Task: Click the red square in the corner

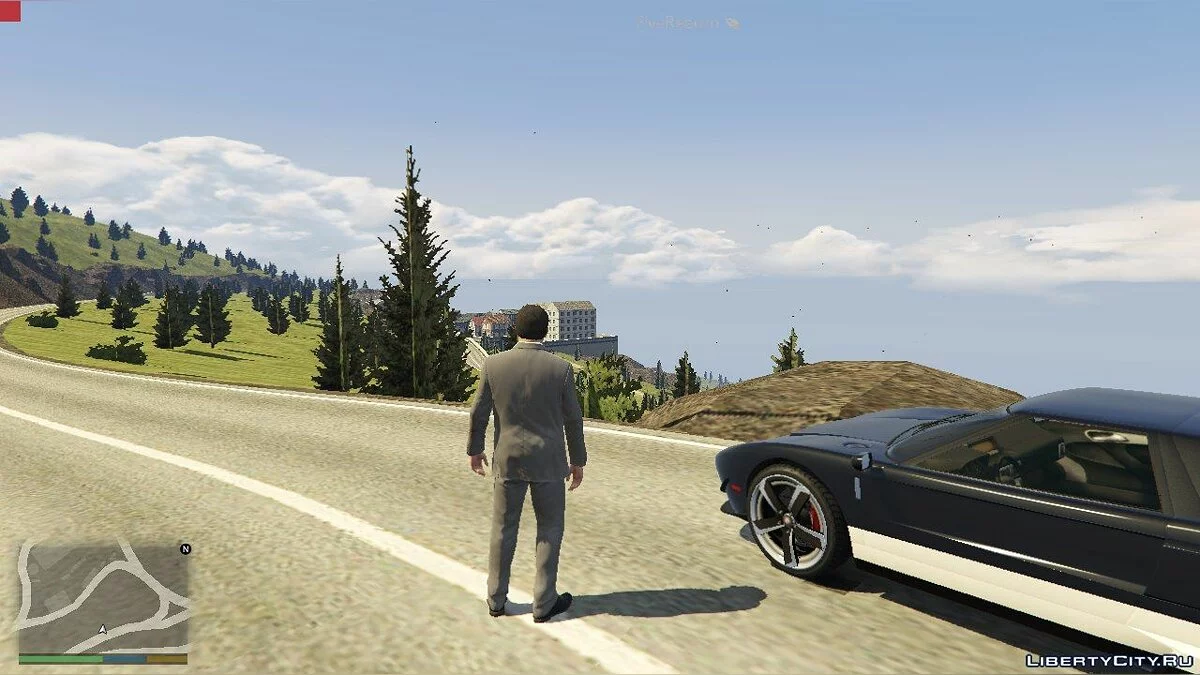Action: click(10, 10)
